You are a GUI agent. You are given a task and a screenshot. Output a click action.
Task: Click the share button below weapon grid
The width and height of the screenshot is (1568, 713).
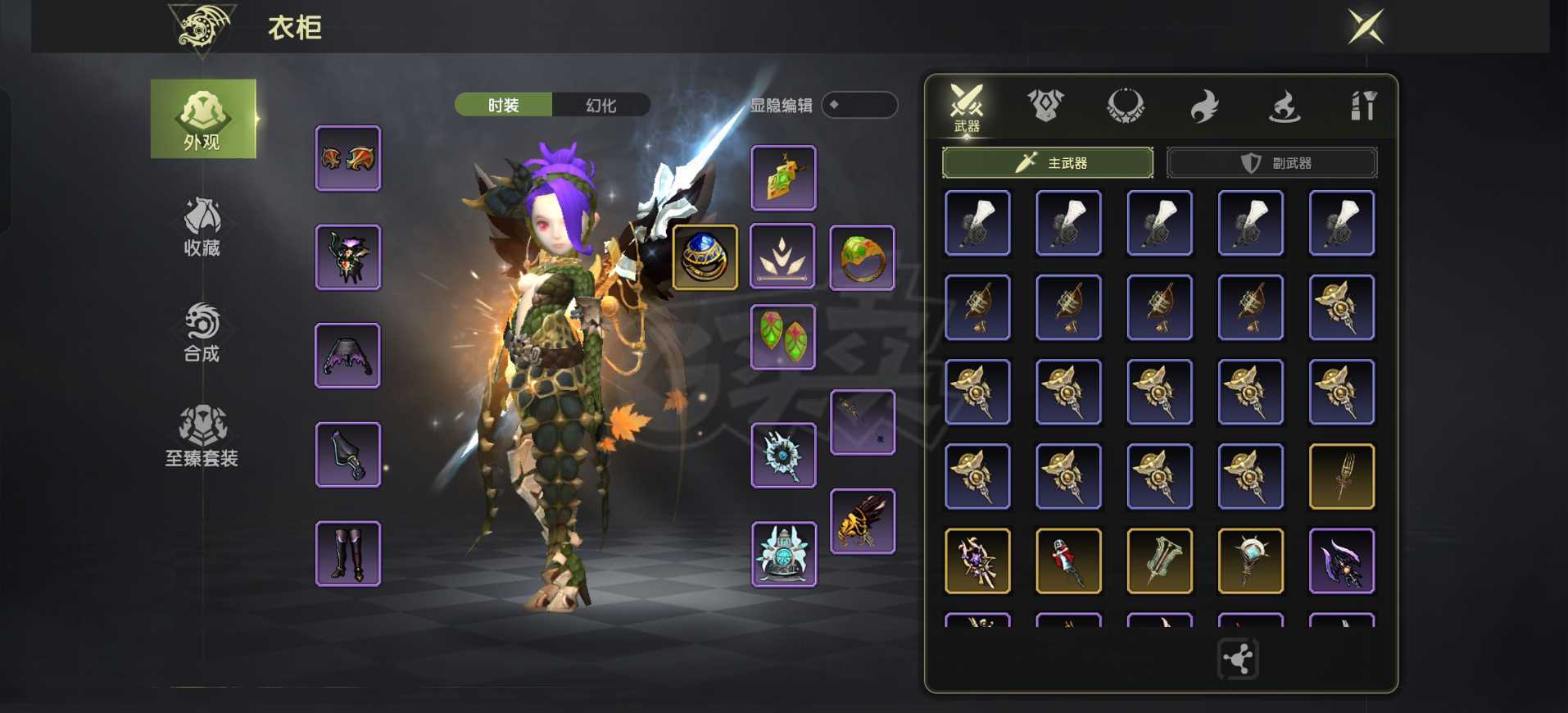click(1238, 659)
